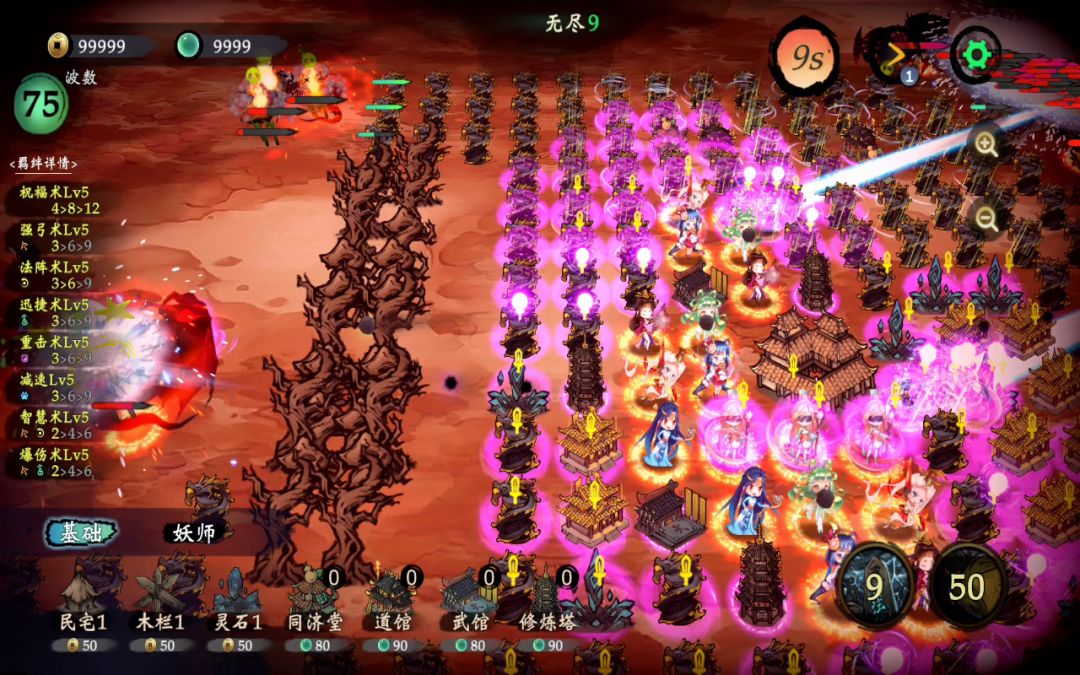Switch to the 妖师 tab
1080x675 pixels.
[x=195, y=533]
